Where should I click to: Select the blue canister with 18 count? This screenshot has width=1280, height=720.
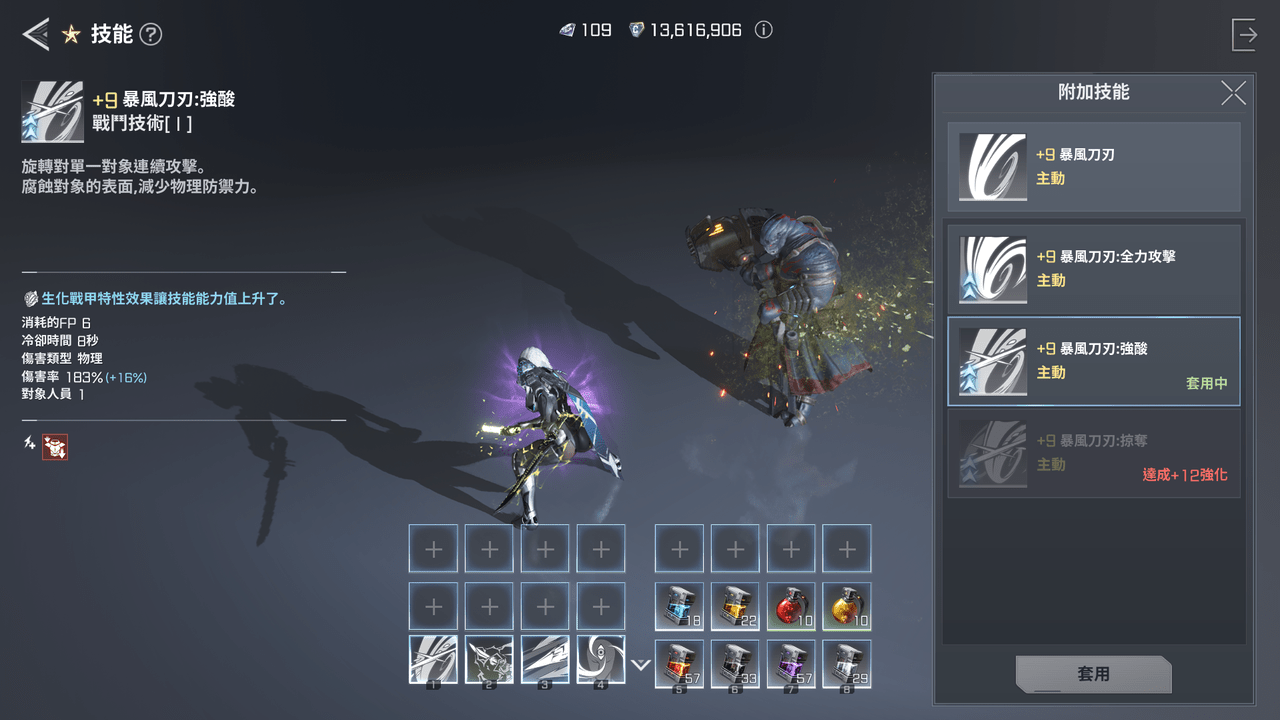(679, 606)
